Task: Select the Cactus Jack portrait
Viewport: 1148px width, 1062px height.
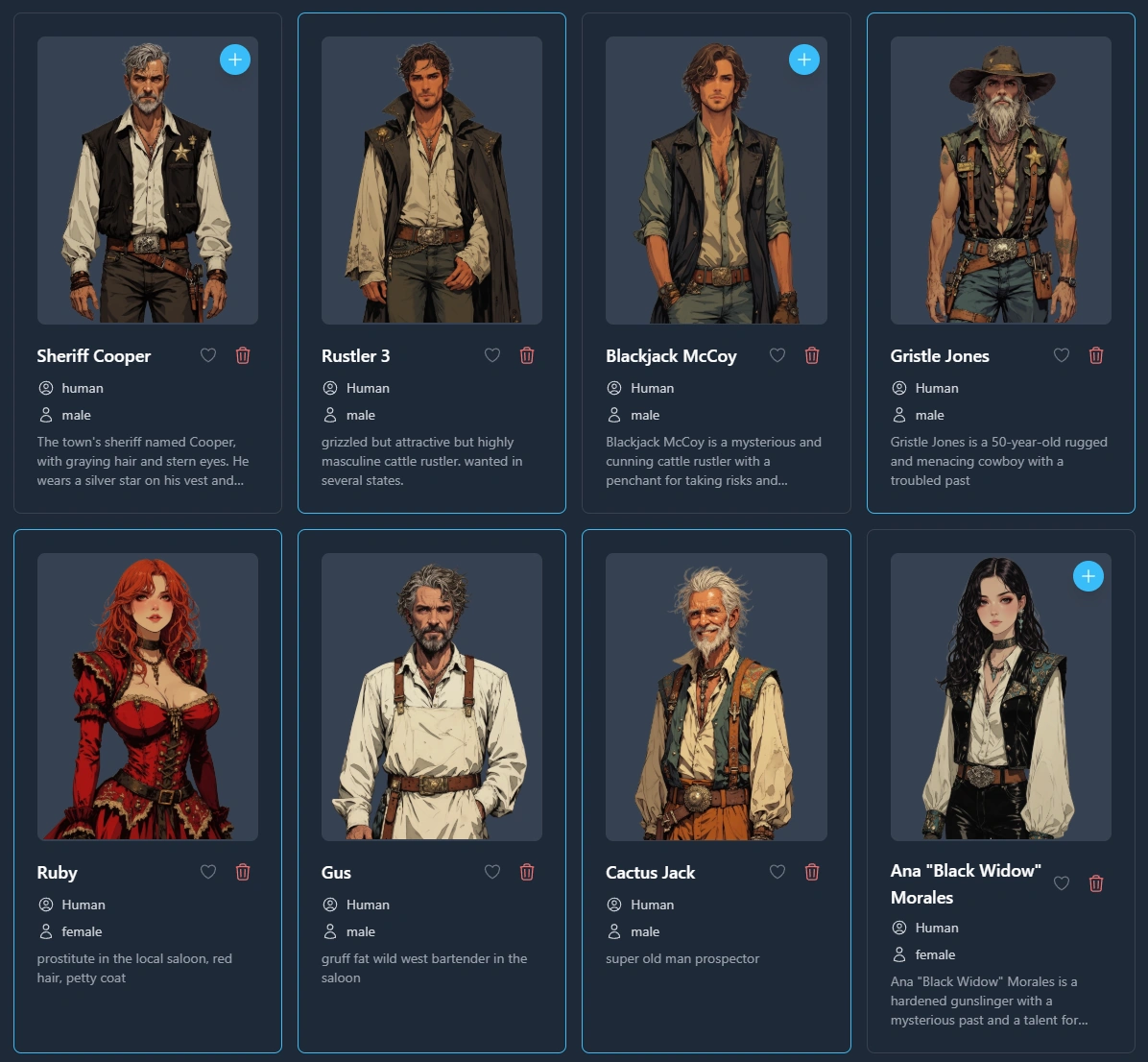Action: click(716, 696)
